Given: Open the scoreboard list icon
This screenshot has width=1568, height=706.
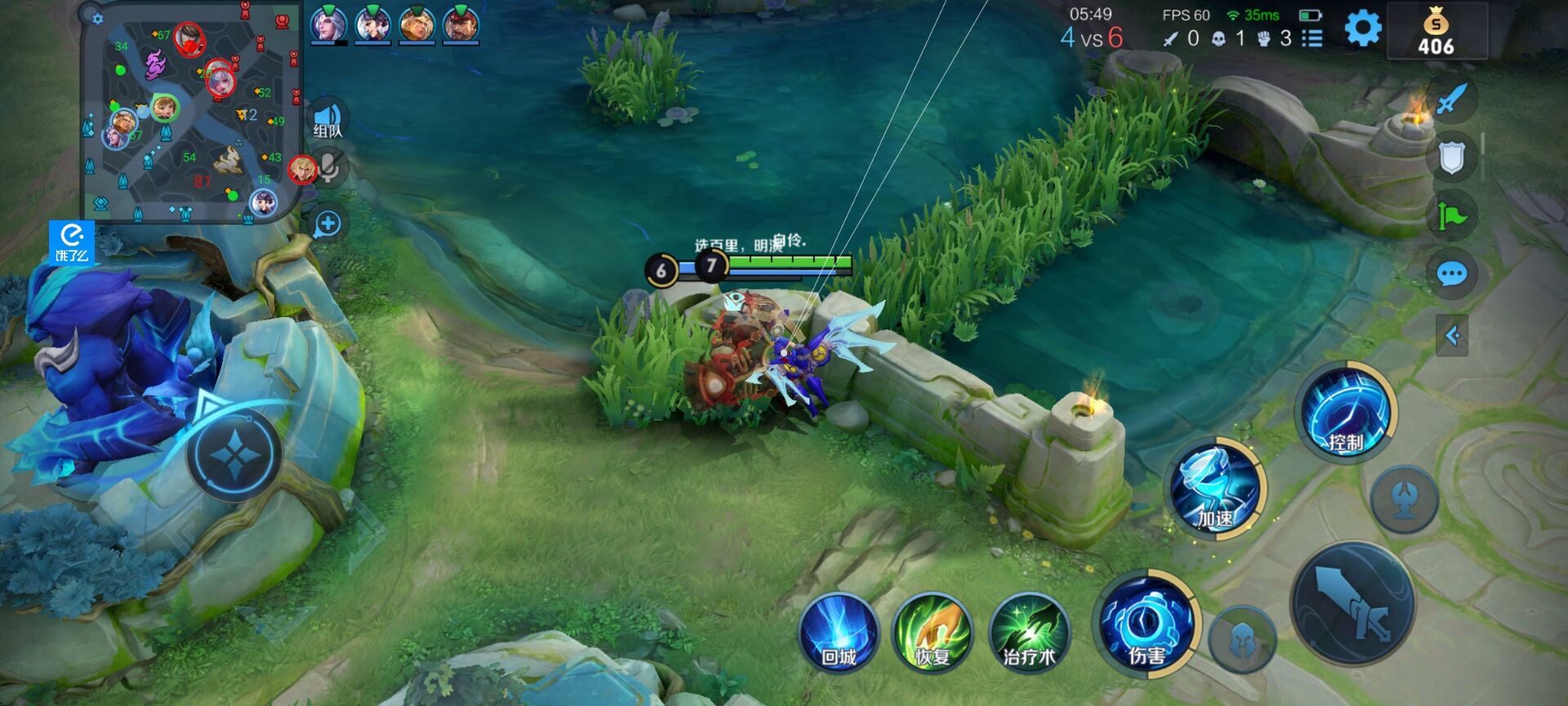Looking at the screenshot, I should (1312, 38).
